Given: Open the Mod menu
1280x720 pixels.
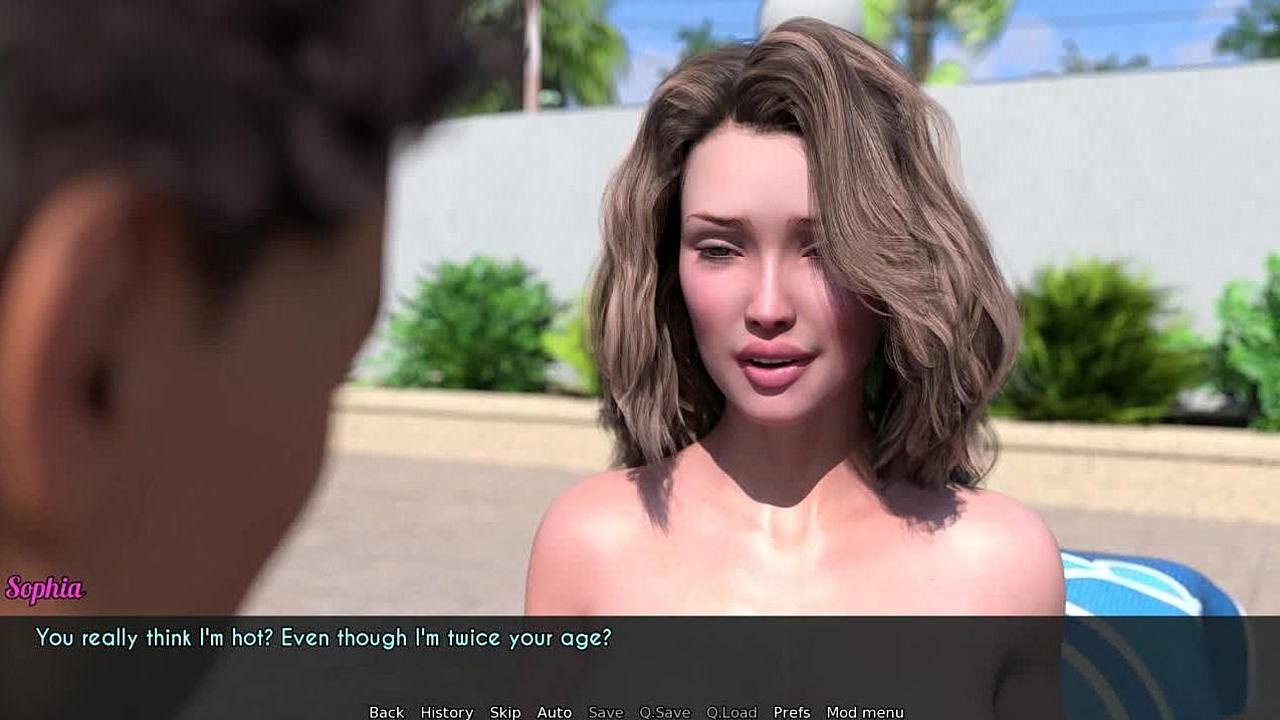Looking at the screenshot, I should pyautogui.click(x=864, y=712).
